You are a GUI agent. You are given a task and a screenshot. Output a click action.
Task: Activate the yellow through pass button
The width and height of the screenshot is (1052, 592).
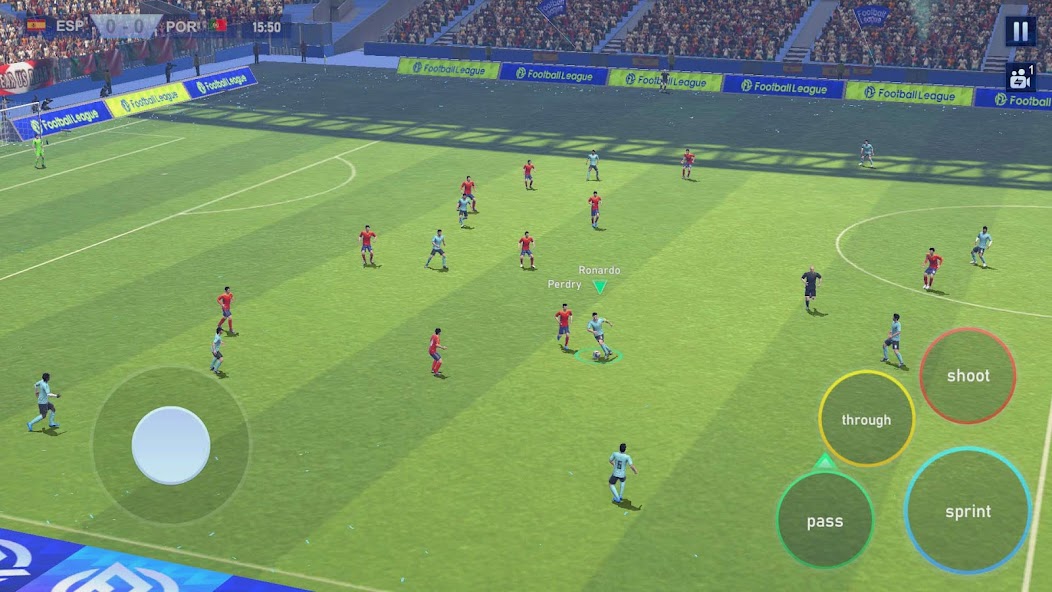(x=866, y=419)
